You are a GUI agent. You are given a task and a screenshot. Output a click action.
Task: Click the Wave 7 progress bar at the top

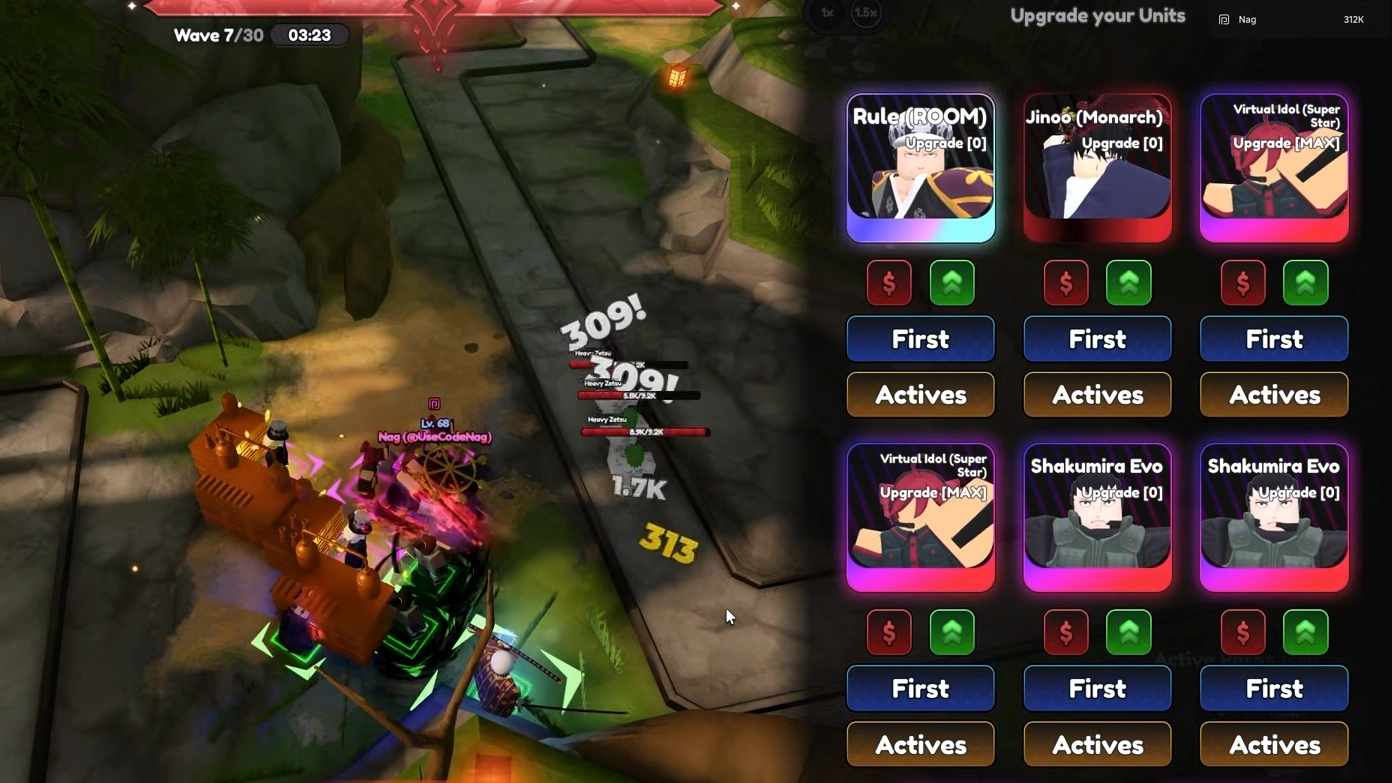pyautogui.click(x=435, y=8)
